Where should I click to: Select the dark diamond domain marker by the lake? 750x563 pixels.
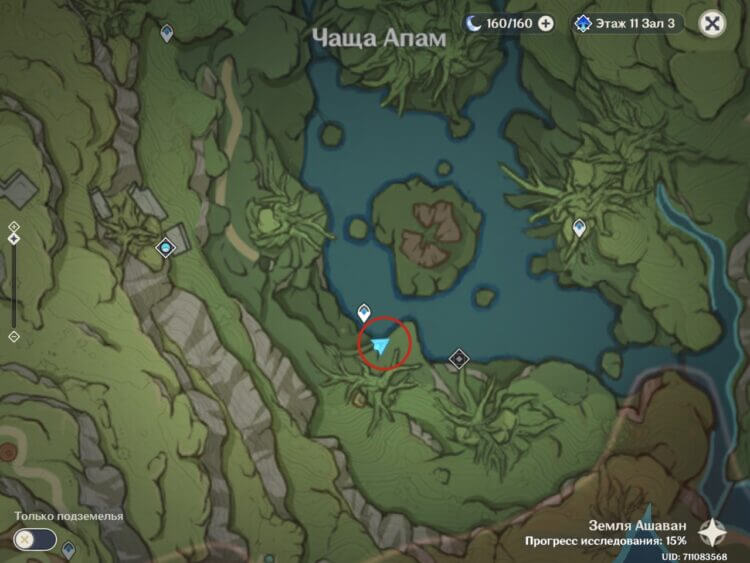(x=459, y=358)
